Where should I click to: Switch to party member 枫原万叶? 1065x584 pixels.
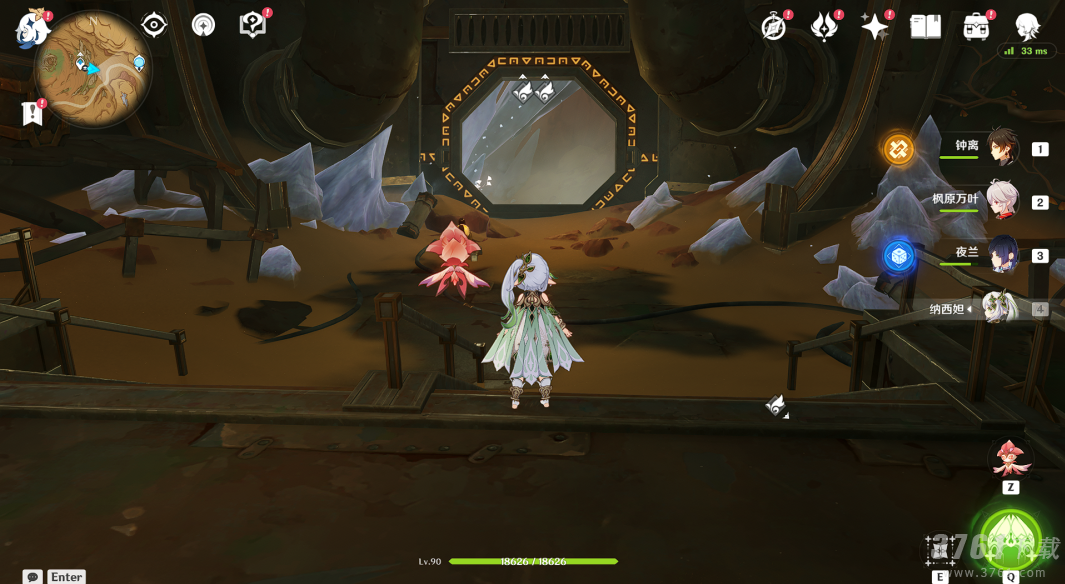1002,201
